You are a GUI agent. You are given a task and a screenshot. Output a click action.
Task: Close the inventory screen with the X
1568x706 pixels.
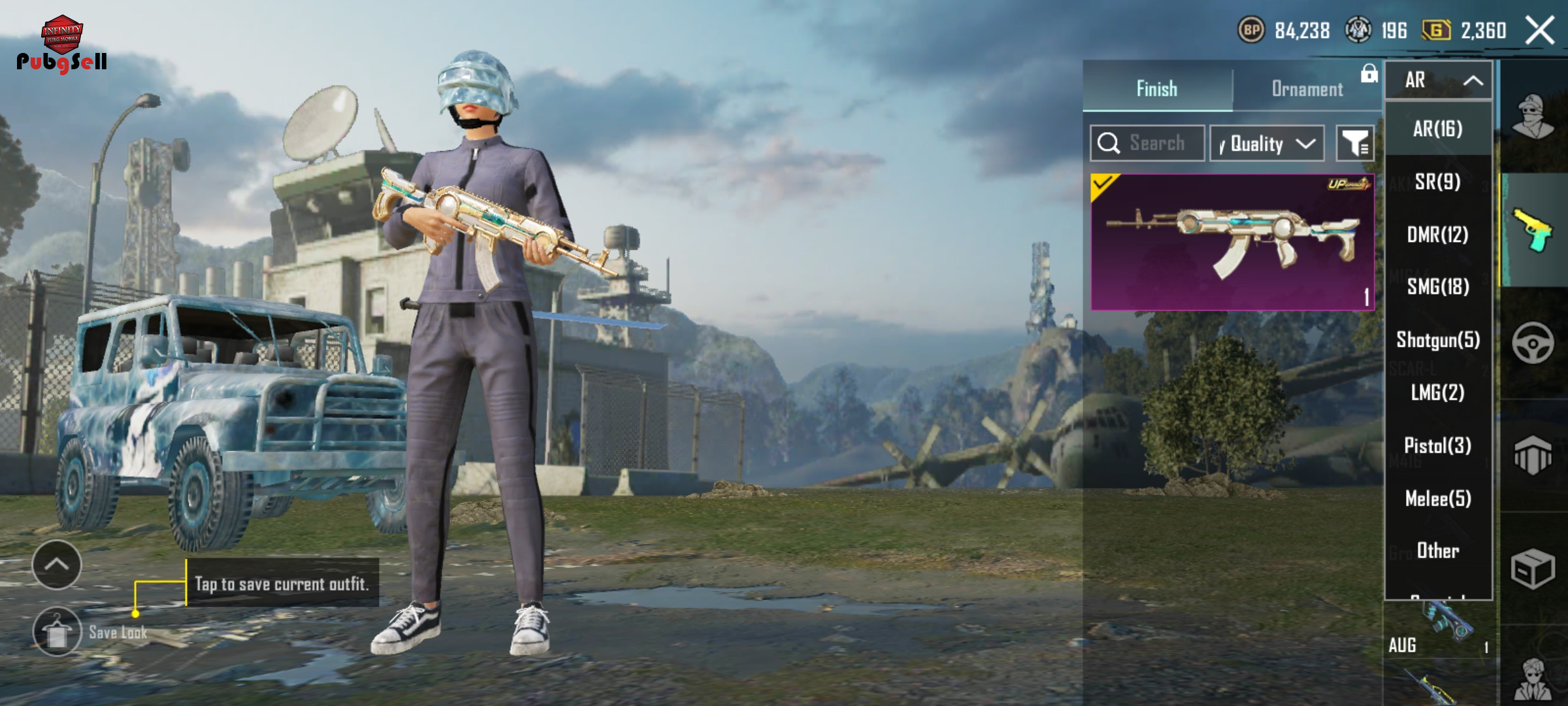point(1539,31)
